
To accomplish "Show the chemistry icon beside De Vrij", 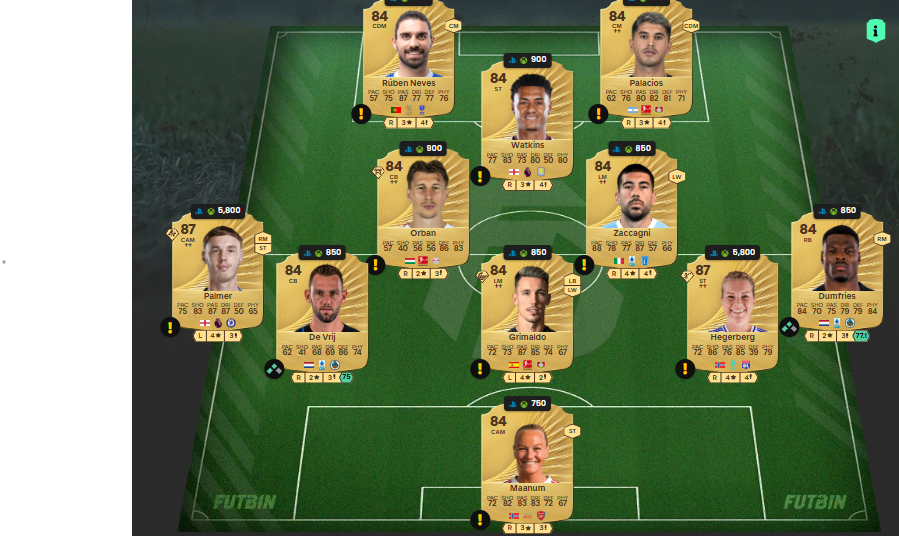I will [274, 369].
